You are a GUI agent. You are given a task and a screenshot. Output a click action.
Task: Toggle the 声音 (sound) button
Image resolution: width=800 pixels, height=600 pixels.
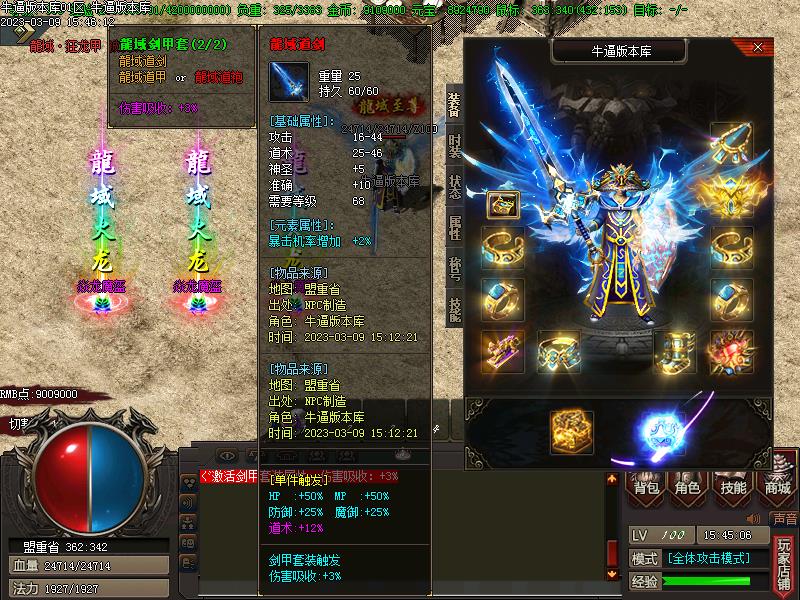pos(785,519)
